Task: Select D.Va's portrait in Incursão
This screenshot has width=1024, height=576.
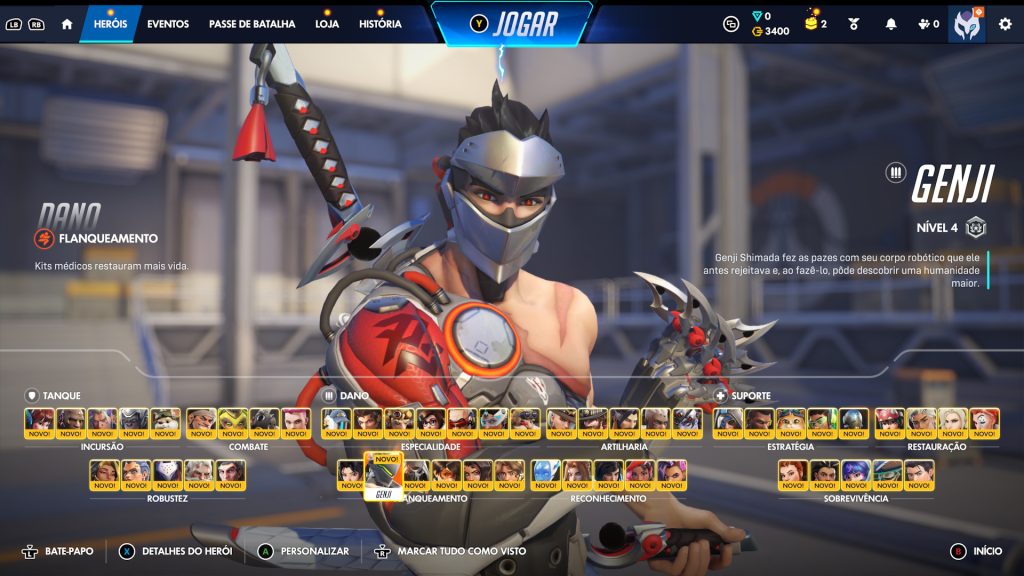Action: pos(40,424)
